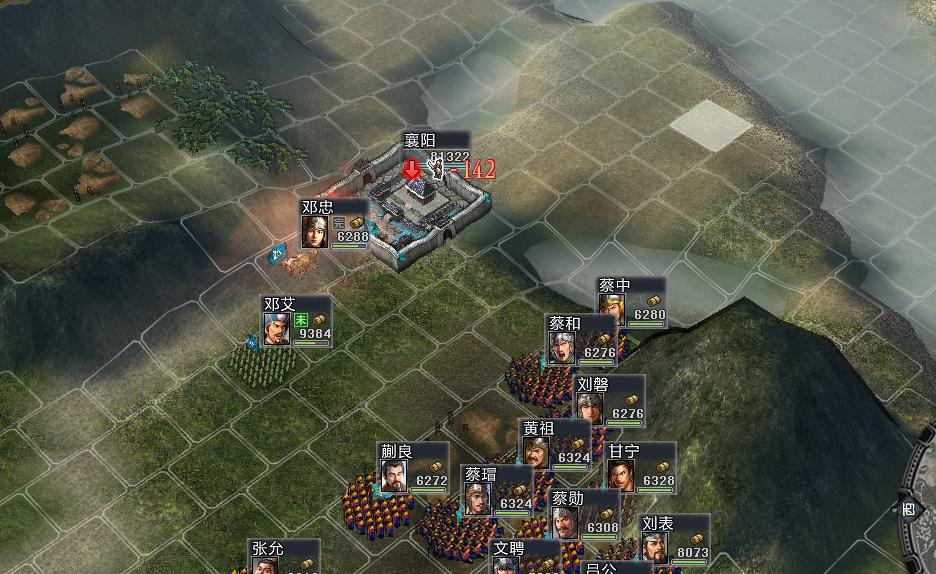Click the 张允 unit plate
The height and width of the screenshot is (574, 936).
284,556
